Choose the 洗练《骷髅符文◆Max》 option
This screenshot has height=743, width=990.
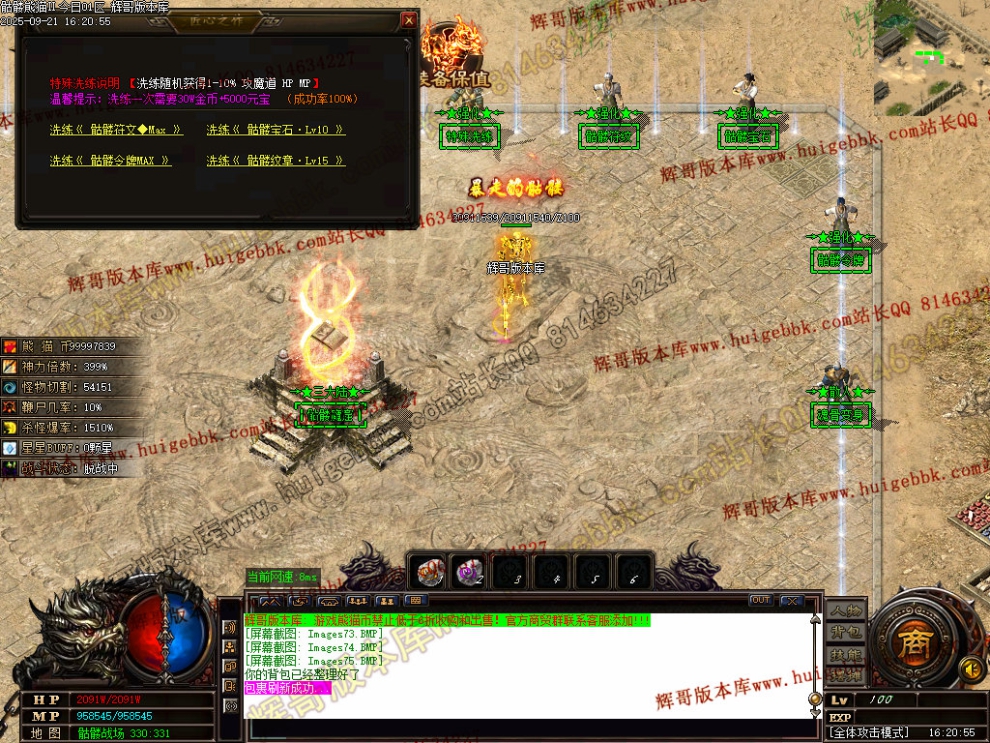pos(117,130)
